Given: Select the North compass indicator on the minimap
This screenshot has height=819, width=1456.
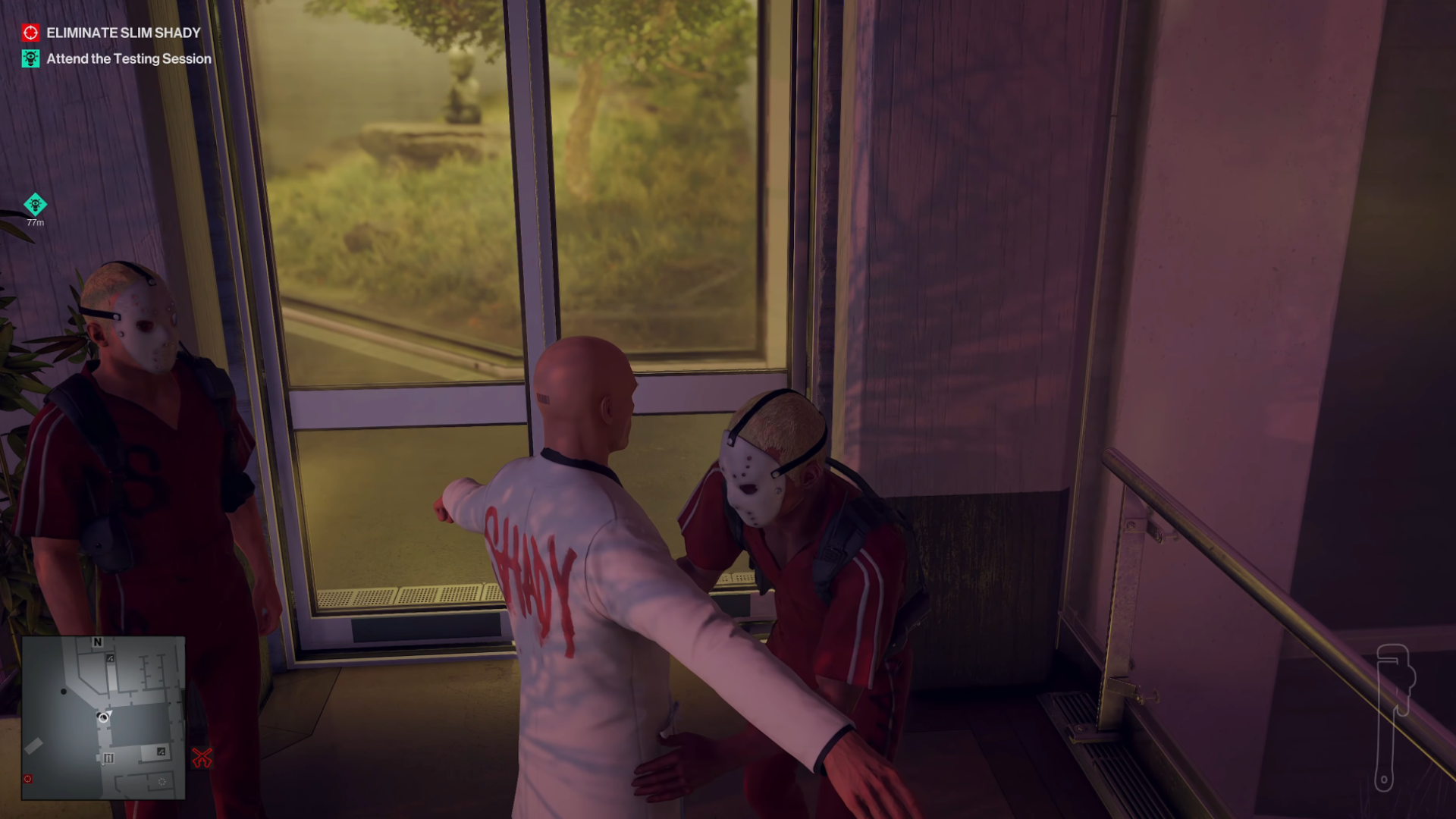Looking at the screenshot, I should 98,642.
